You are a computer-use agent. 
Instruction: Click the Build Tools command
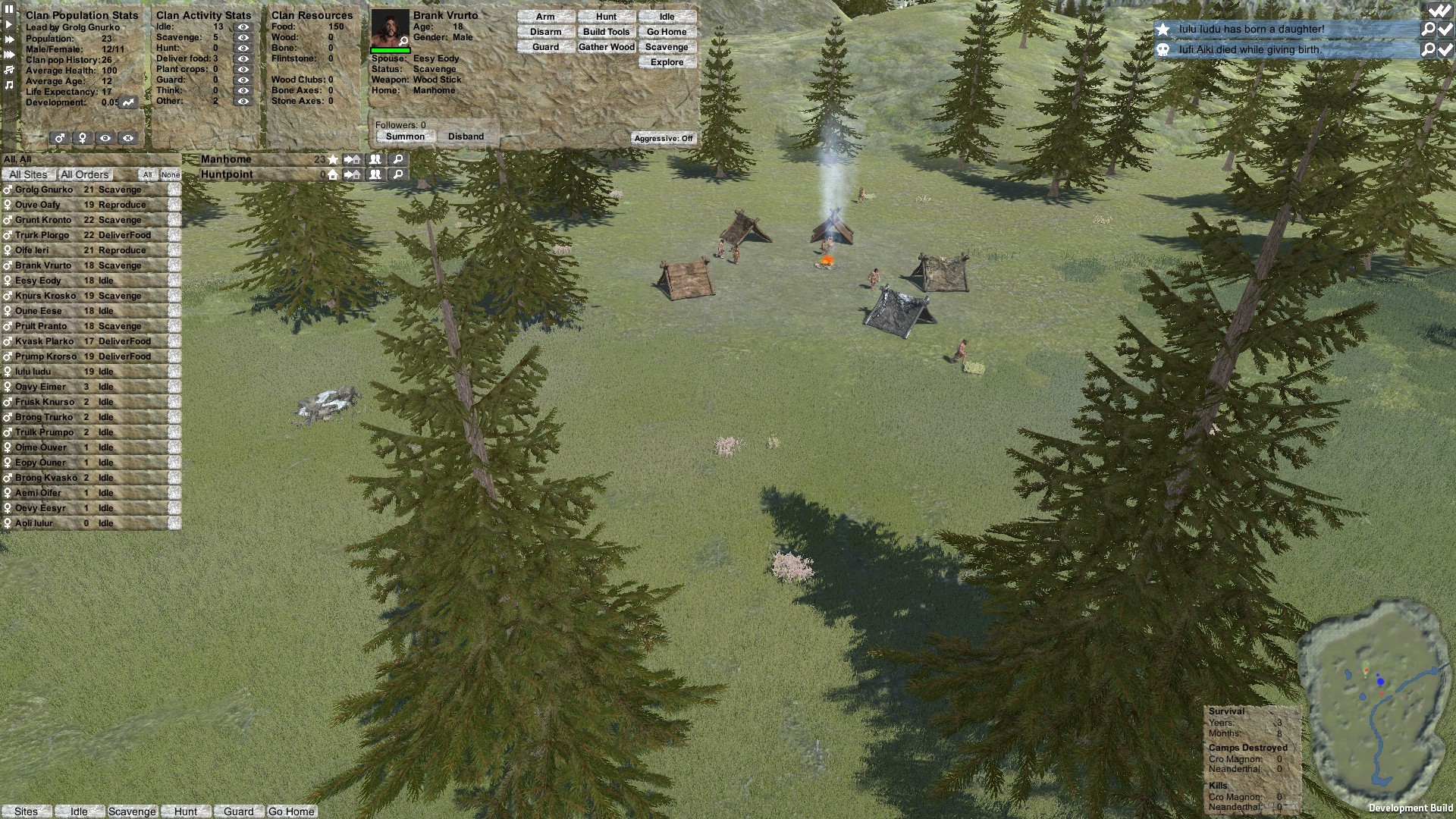tap(606, 32)
